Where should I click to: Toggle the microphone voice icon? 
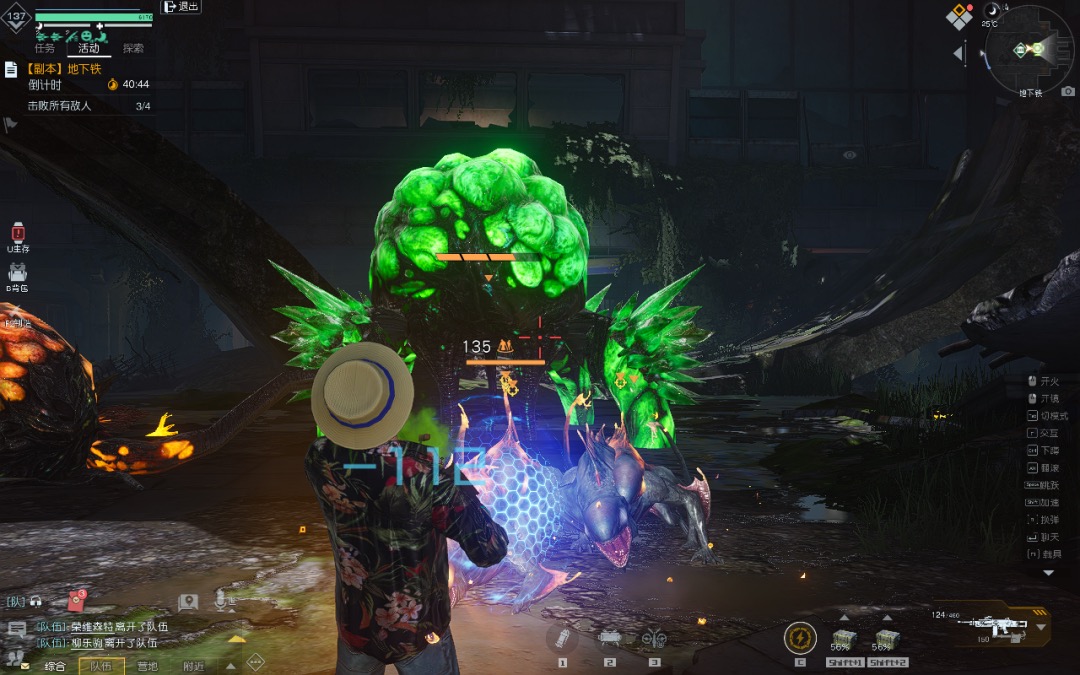(221, 601)
